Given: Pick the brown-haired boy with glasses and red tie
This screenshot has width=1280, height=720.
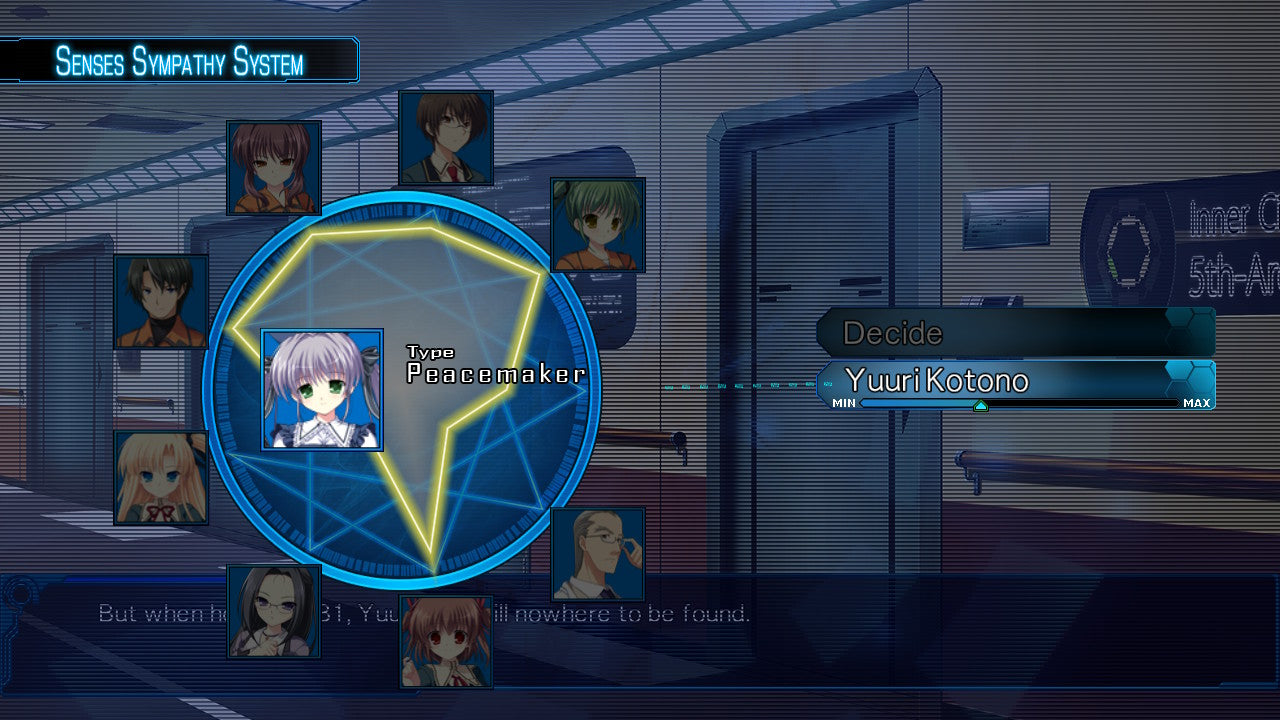Looking at the screenshot, I should 446,138.
